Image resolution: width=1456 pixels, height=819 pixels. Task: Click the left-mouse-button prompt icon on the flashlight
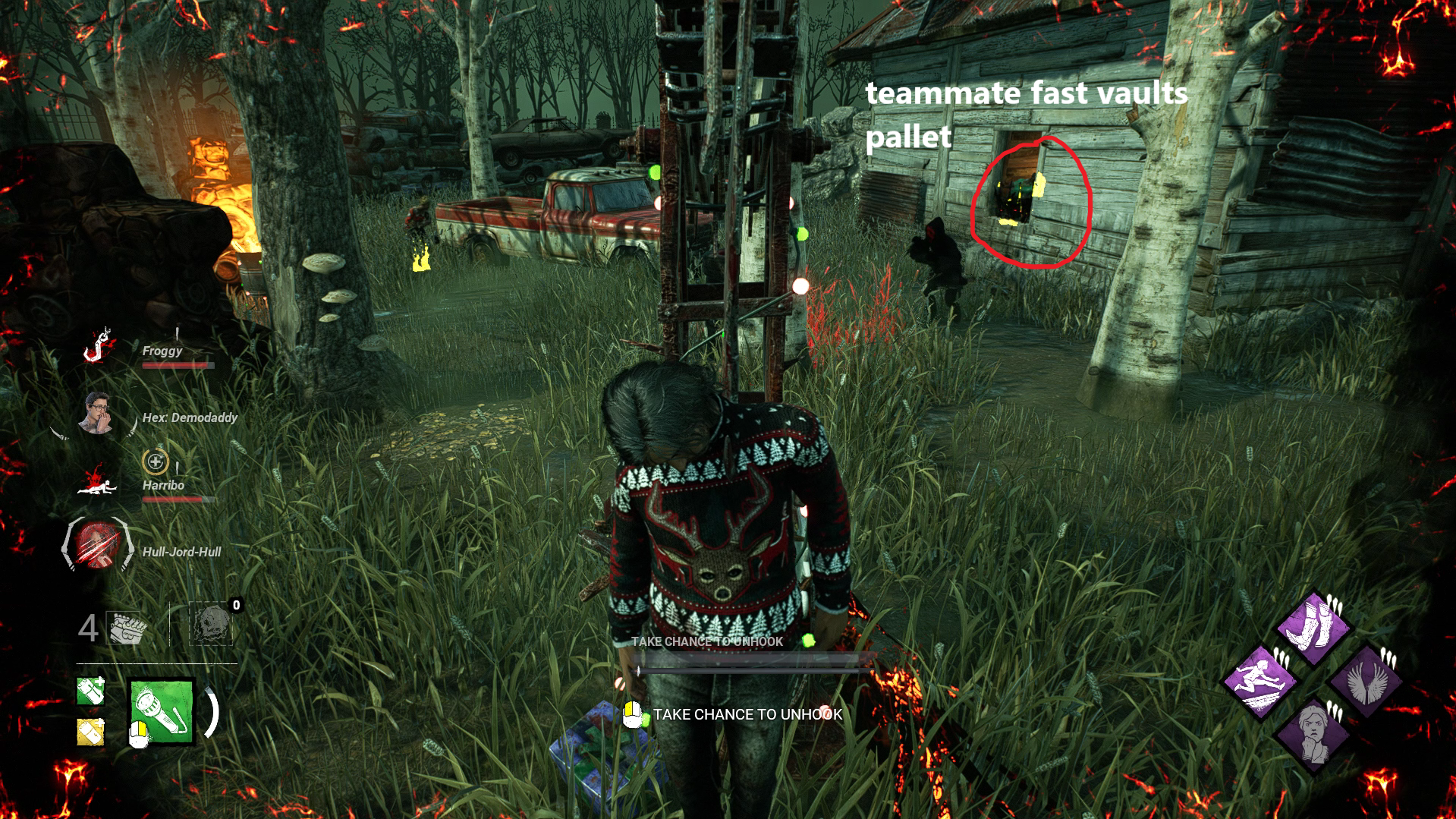tap(140, 735)
